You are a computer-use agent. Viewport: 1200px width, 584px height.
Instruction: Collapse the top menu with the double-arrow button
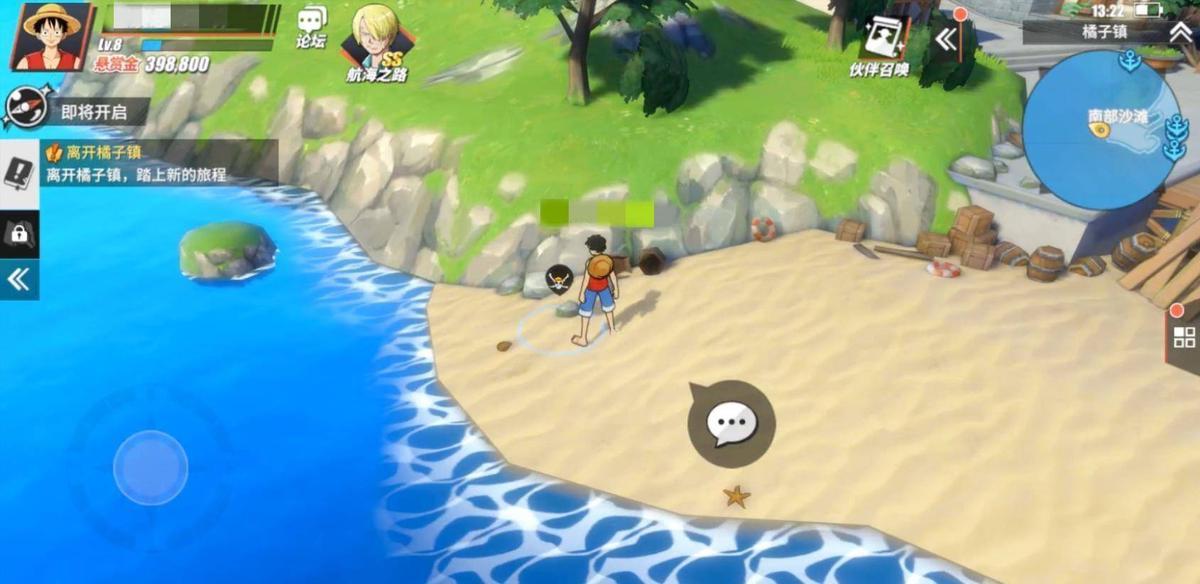[x=946, y=39]
